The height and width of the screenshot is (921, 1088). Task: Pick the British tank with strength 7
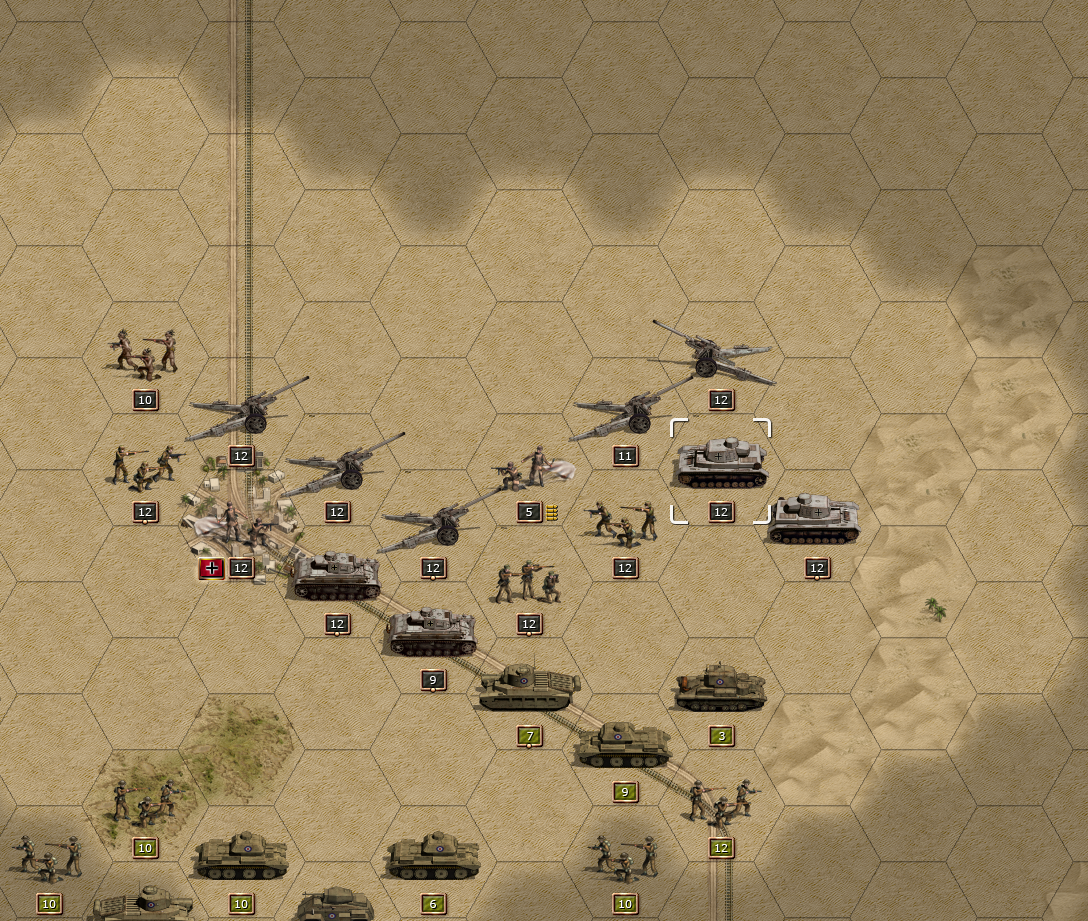[x=528, y=689]
